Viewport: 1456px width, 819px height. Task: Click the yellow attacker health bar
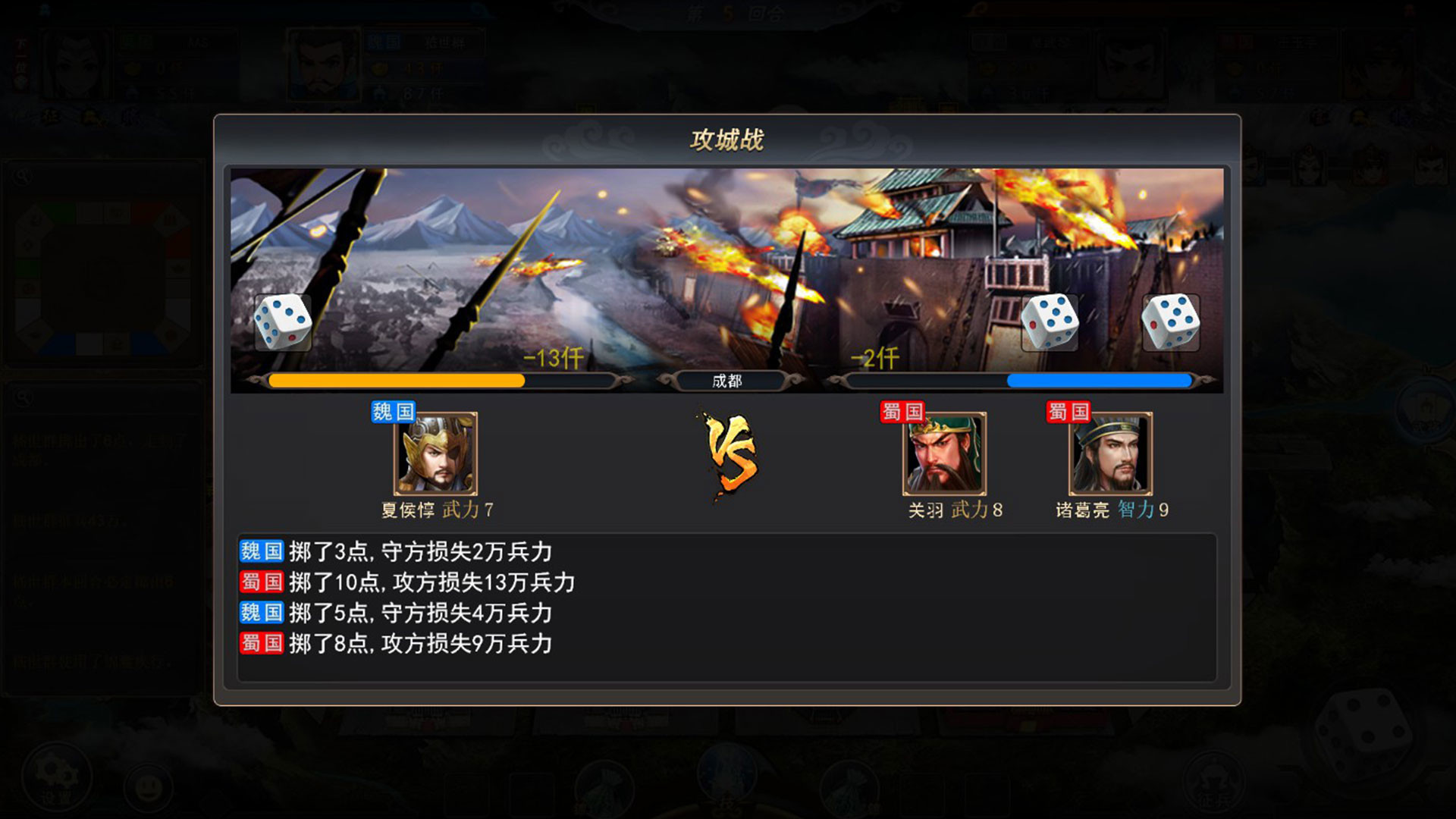click(394, 381)
